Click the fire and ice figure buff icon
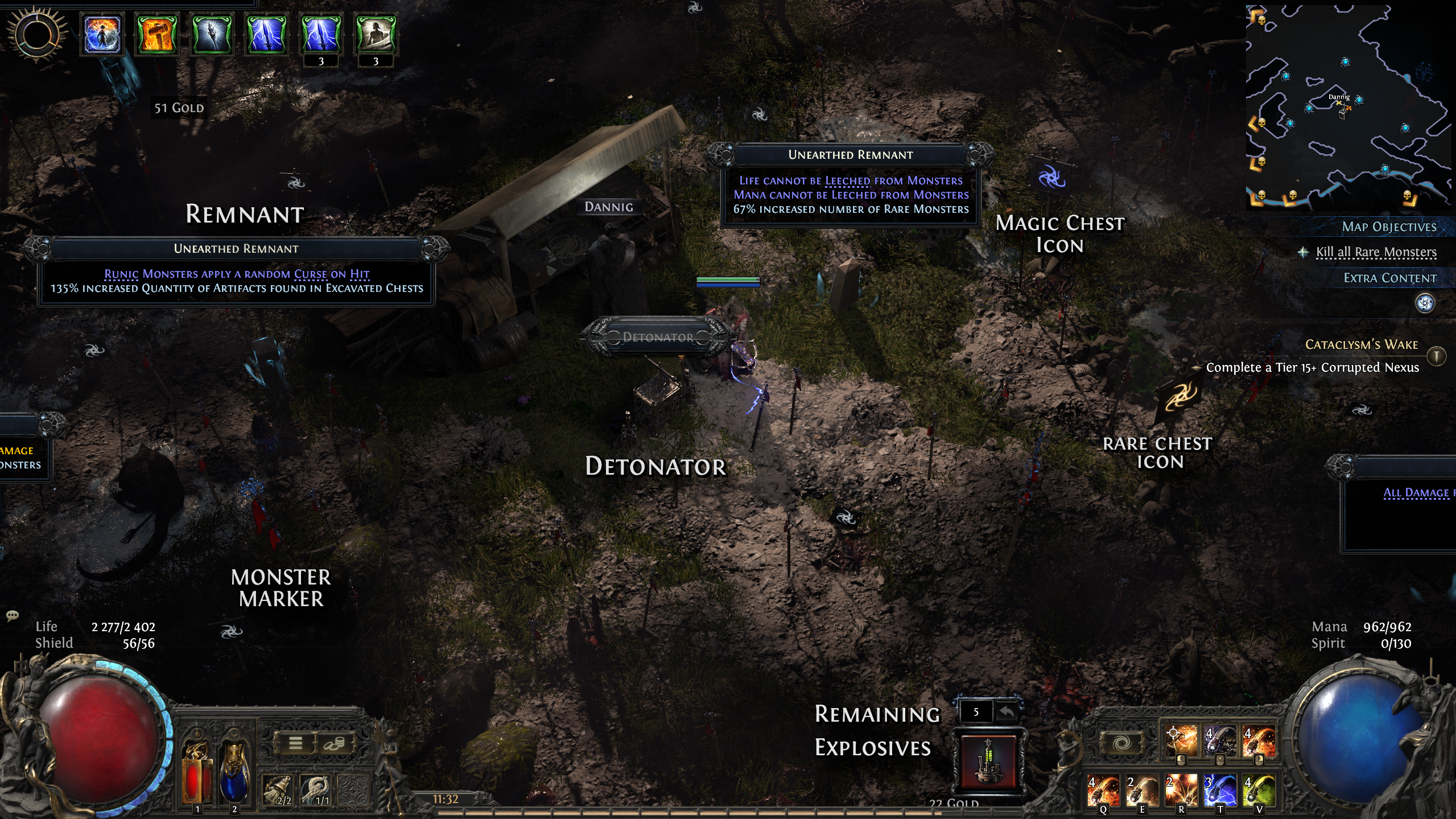 coord(102,34)
